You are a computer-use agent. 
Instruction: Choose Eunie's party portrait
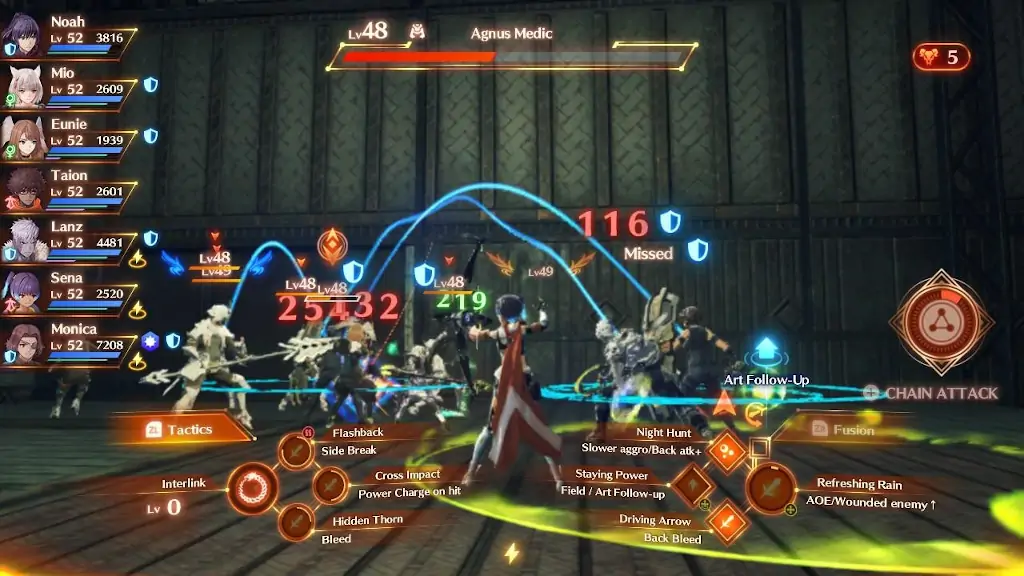(x=22, y=138)
